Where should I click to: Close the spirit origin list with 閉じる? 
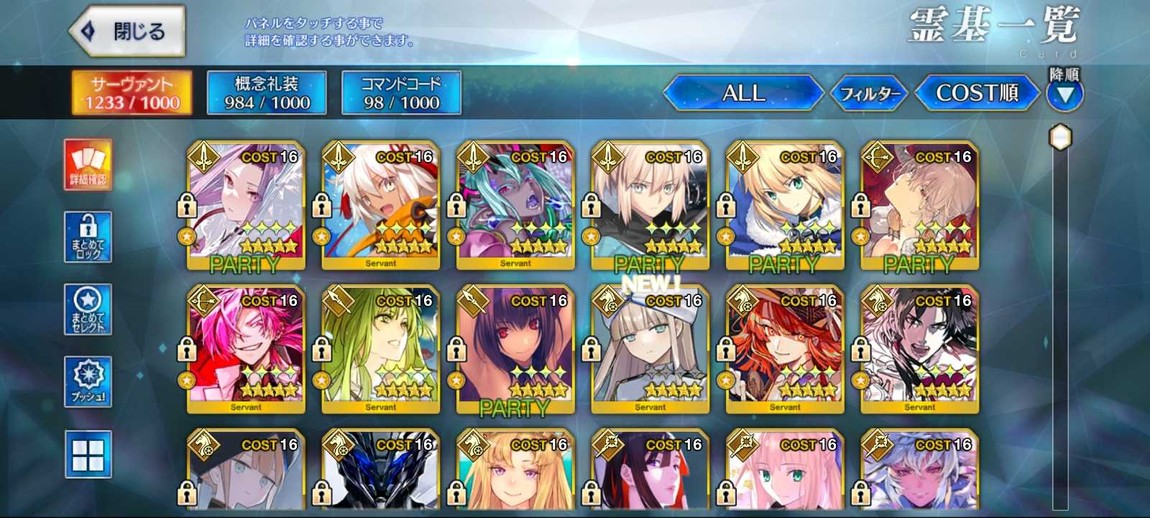pyautogui.click(x=127, y=32)
